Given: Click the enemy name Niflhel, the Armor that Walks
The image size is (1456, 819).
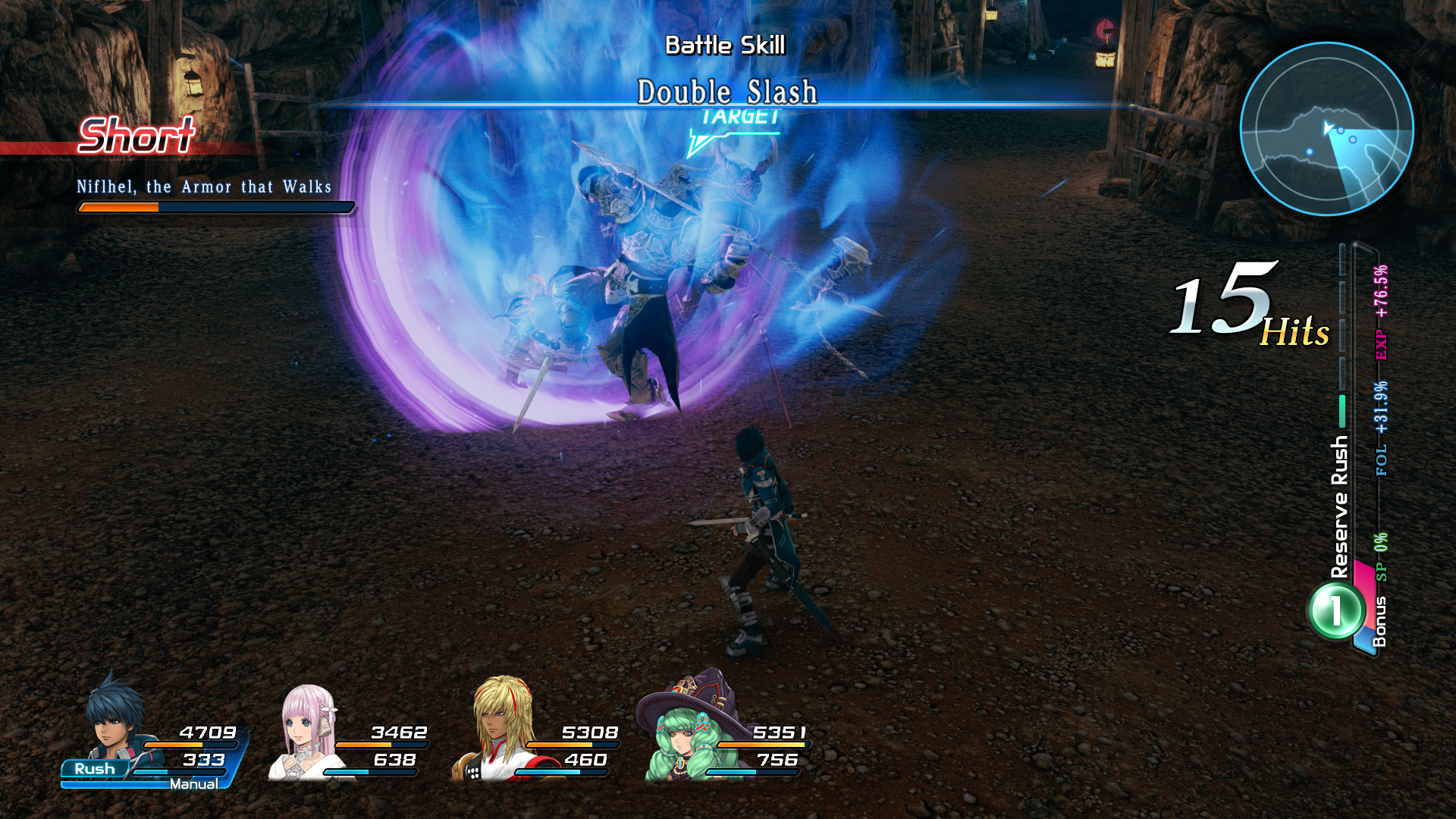Looking at the screenshot, I should click(205, 187).
